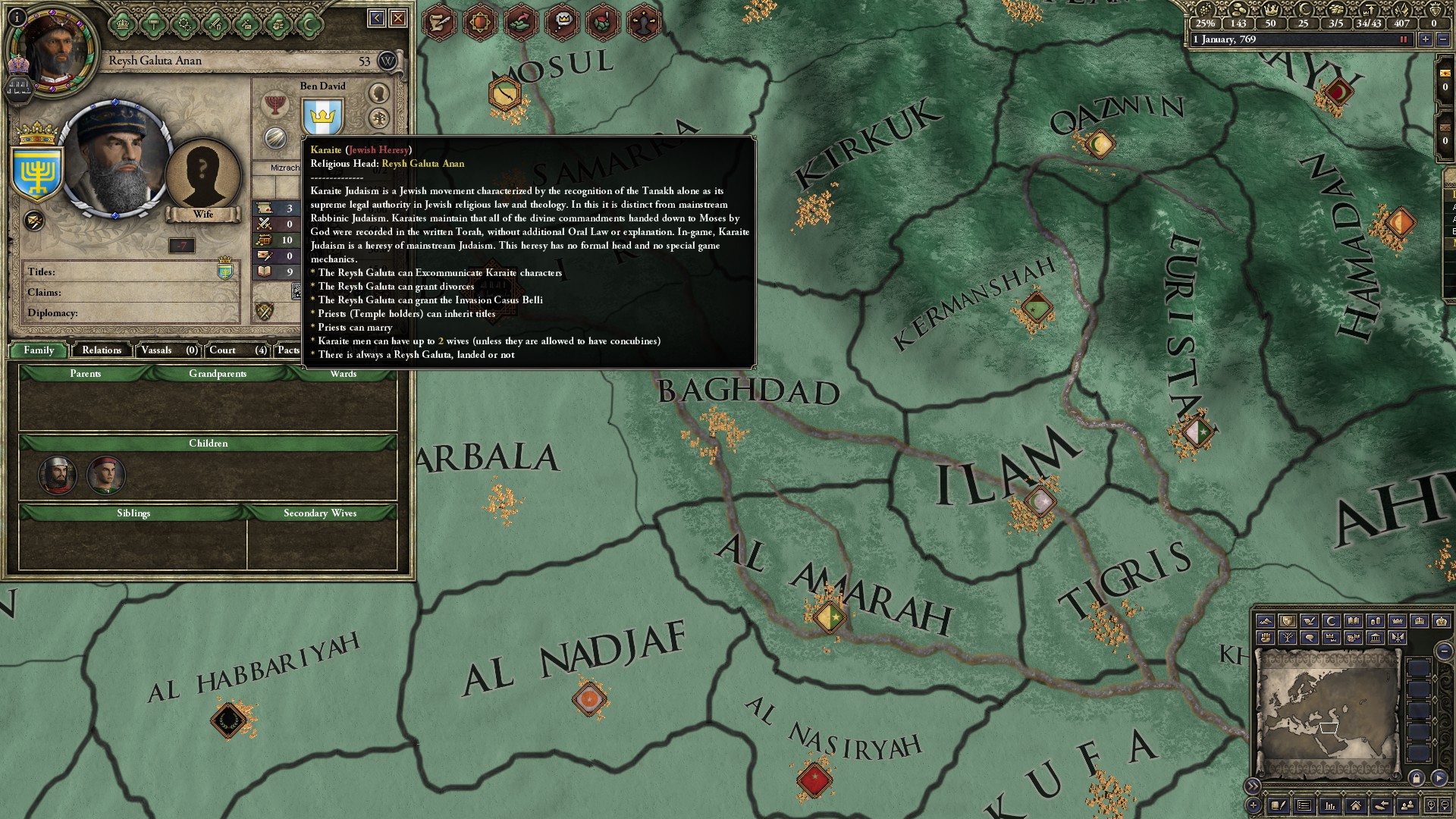Screen dimensions: 1456x819
Task: Click the red menorah religion icon
Action: point(275,104)
